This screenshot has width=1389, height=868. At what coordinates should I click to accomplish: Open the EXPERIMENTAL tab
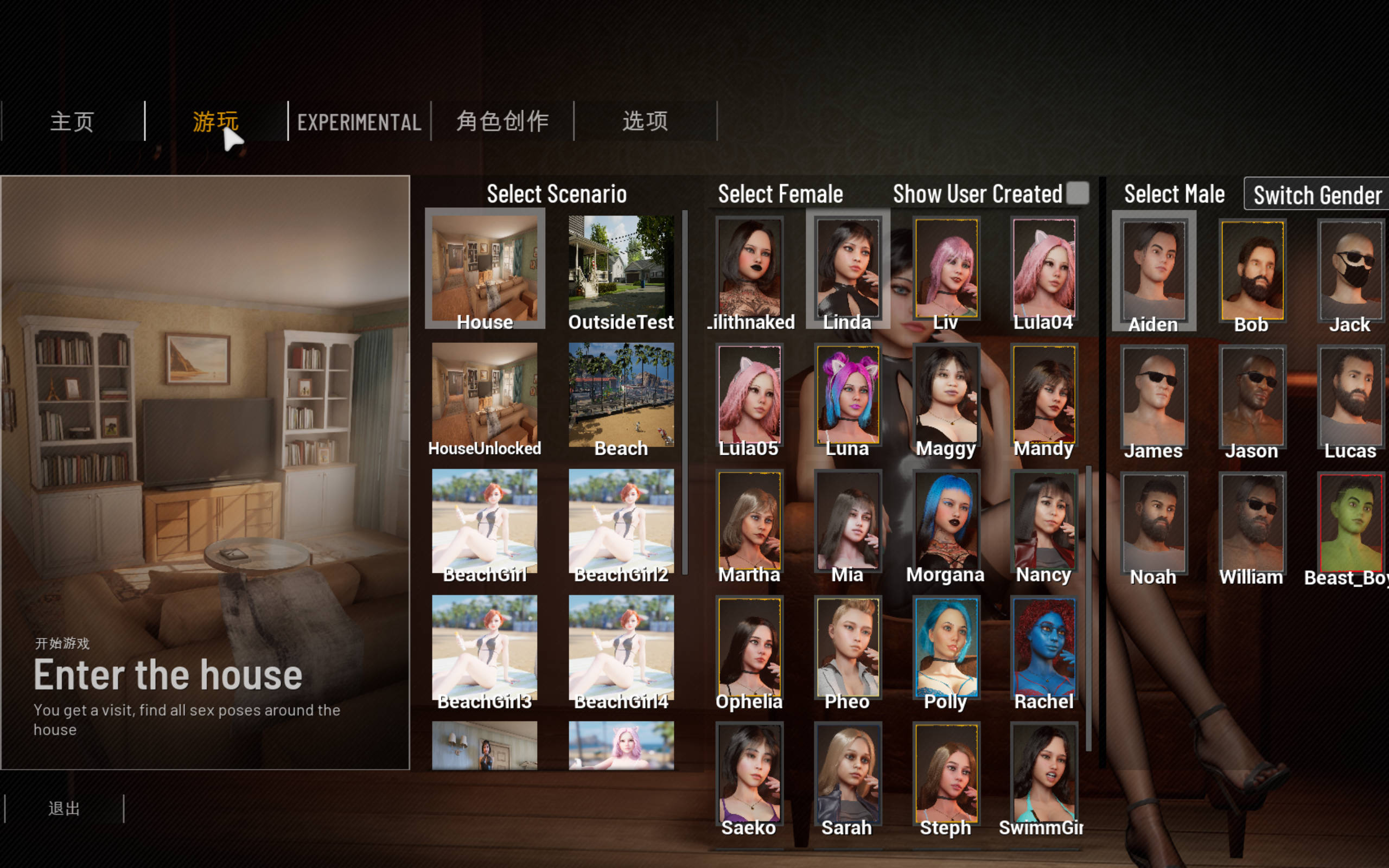(x=359, y=122)
